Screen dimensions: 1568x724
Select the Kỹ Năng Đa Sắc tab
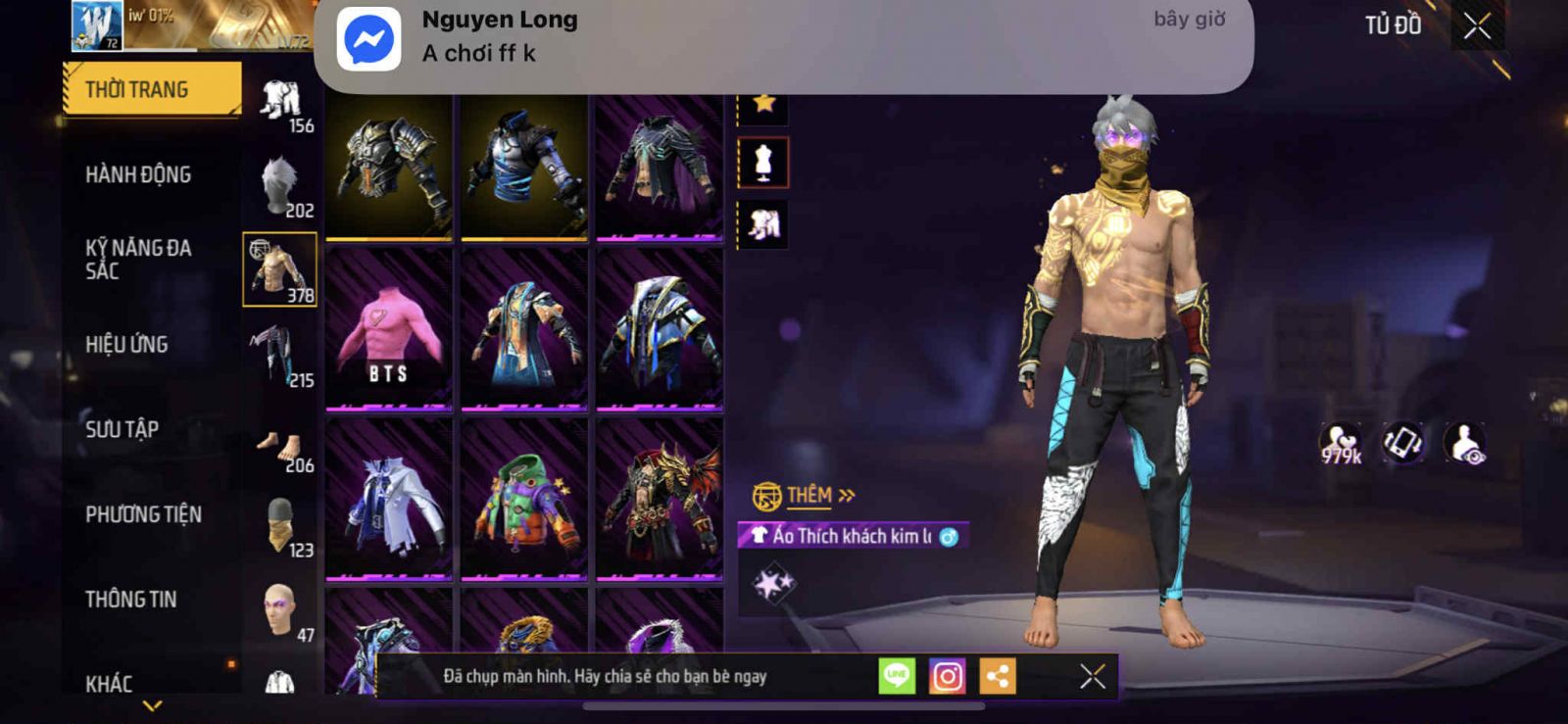pos(138,259)
